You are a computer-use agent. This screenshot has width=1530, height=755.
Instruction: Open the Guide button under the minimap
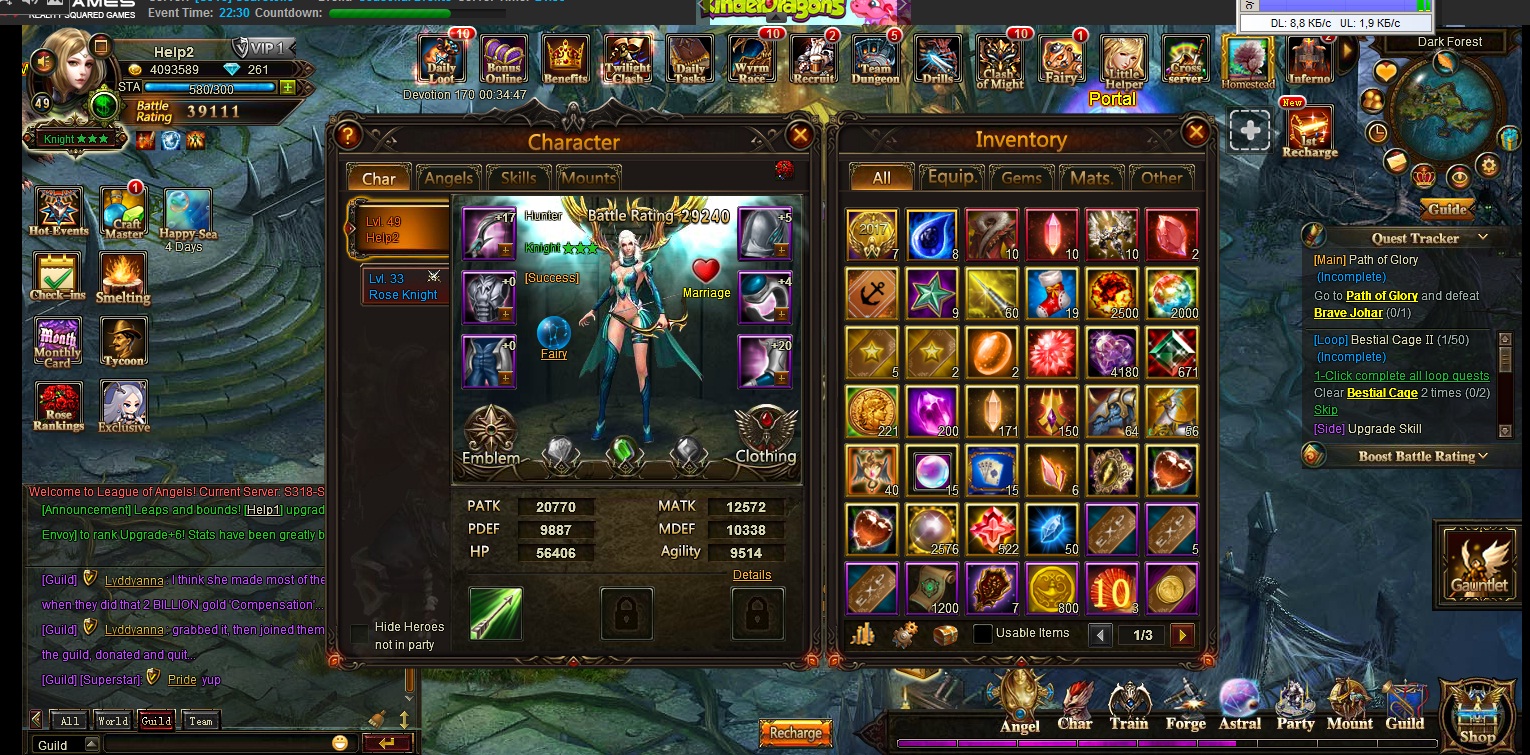click(x=1446, y=209)
